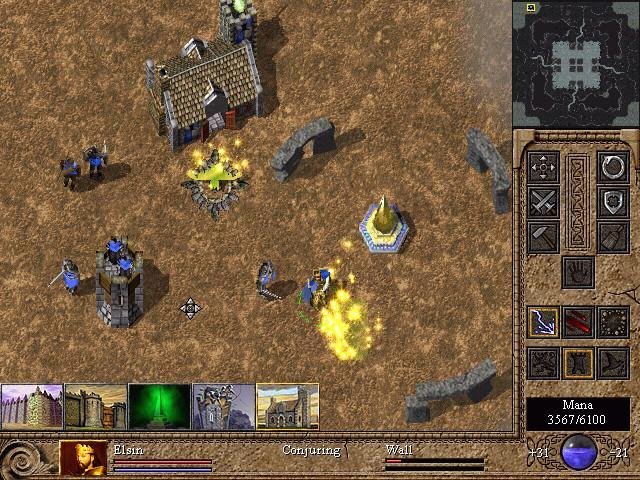Select the stone manor building option

[x=288, y=406]
